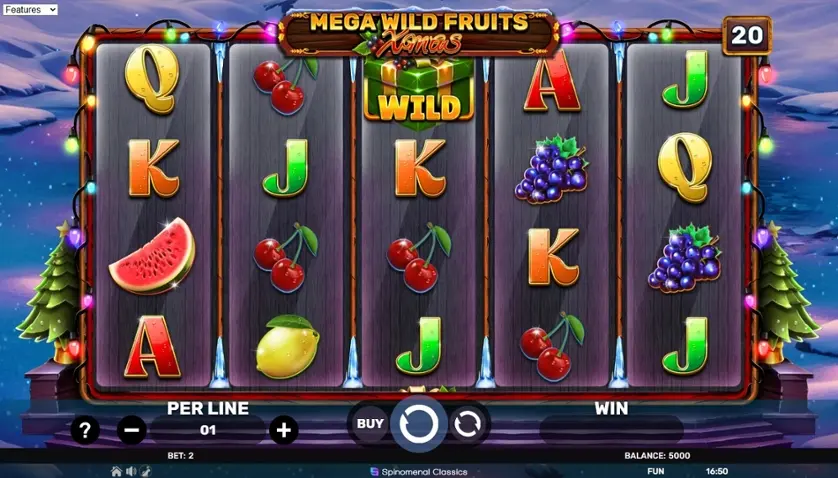This screenshot has height=478, width=838.
Task: Open the help question mark button
Action: point(86,430)
